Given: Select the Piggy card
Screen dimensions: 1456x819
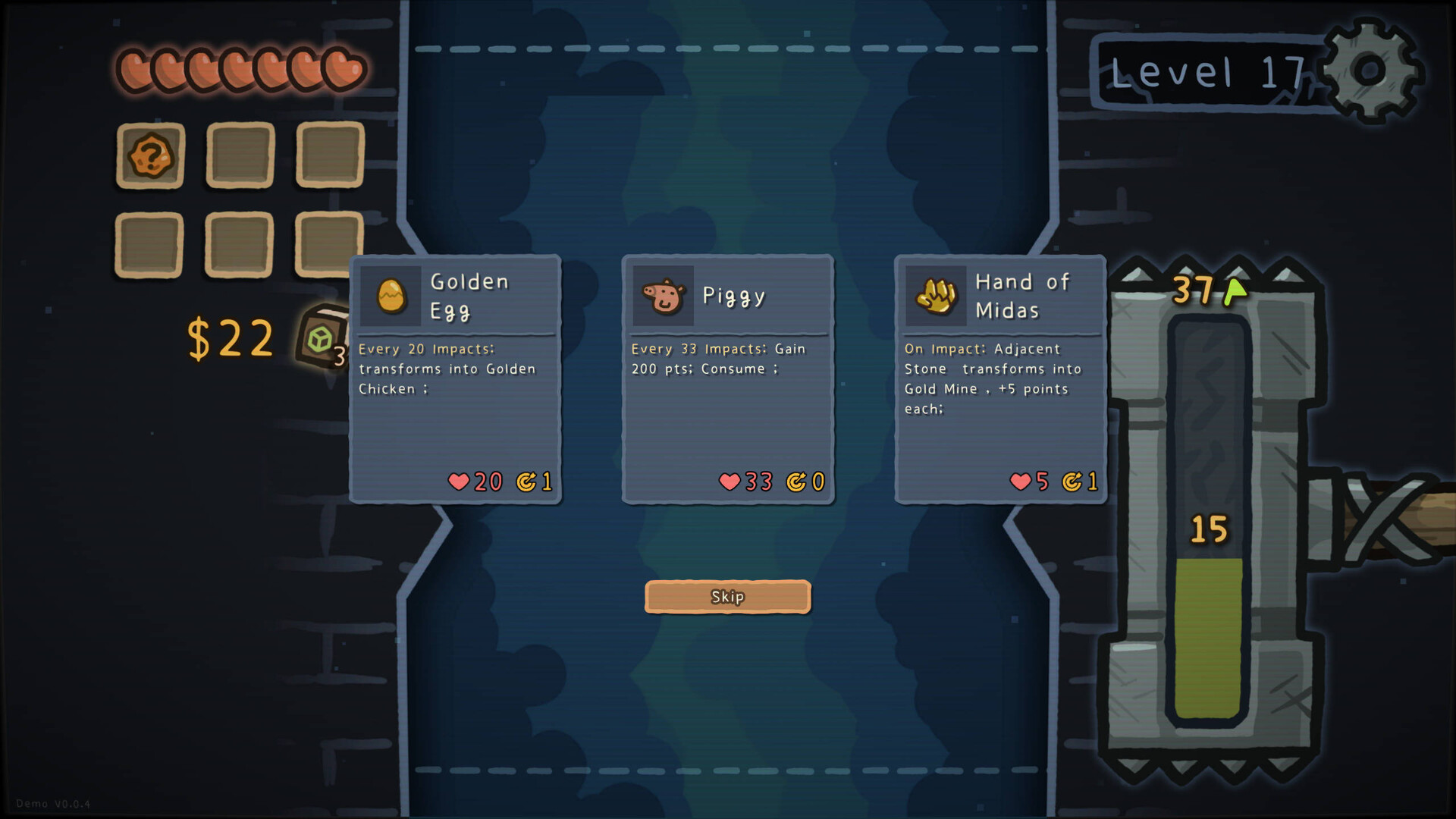Looking at the screenshot, I should pyautogui.click(x=727, y=379).
